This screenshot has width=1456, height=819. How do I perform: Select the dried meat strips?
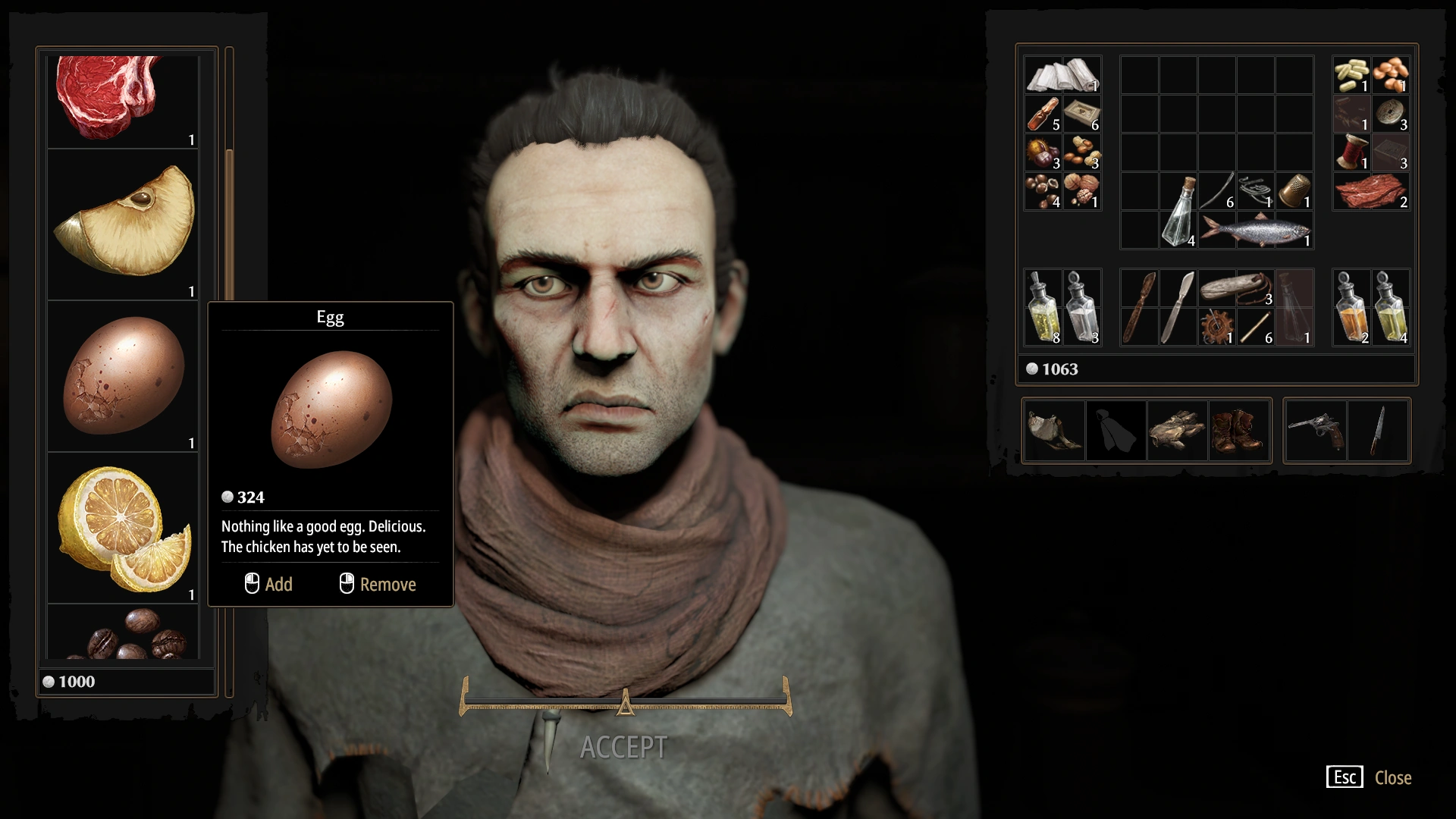(x=1371, y=191)
